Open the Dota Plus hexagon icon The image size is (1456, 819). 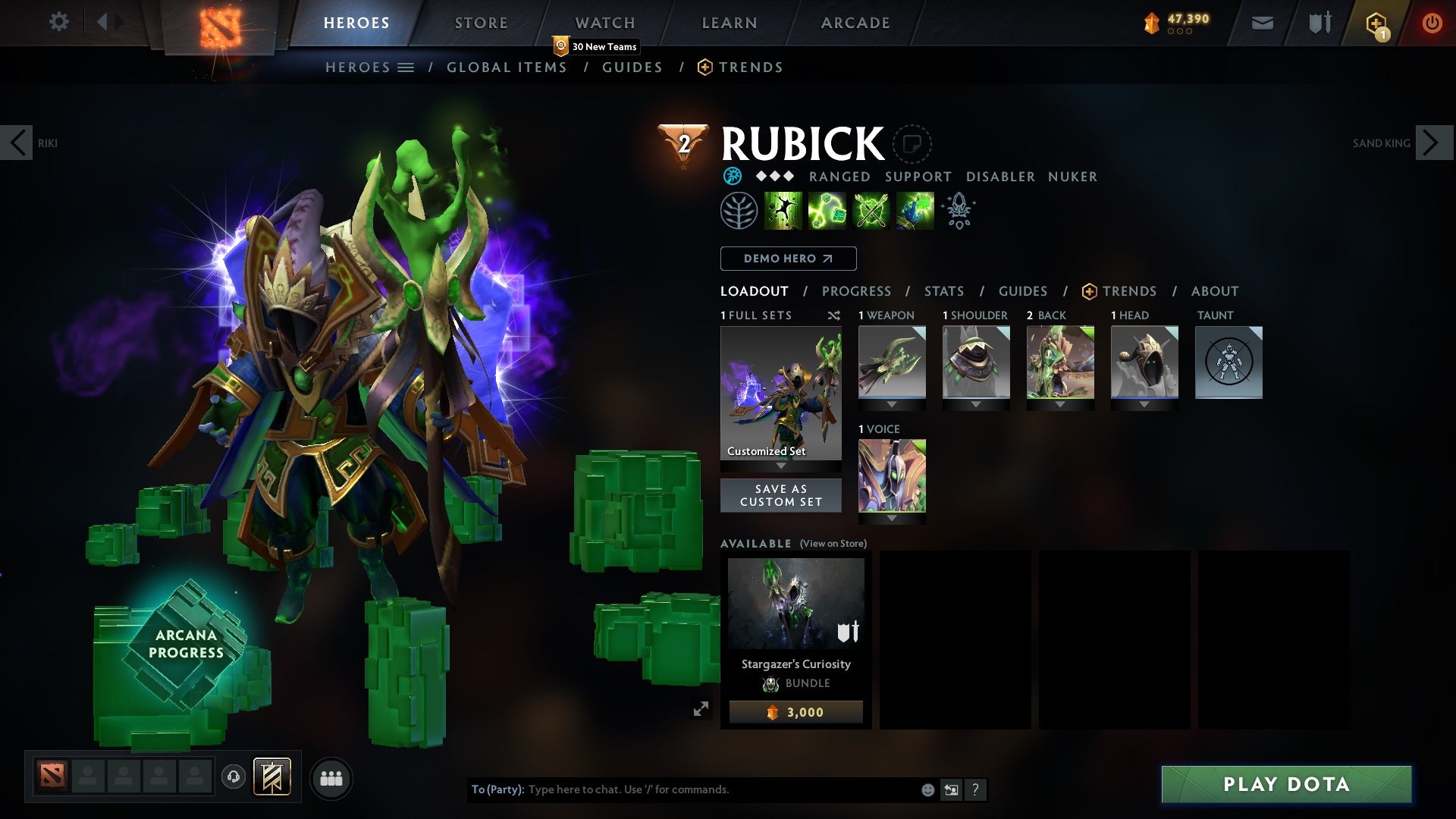click(x=1377, y=23)
